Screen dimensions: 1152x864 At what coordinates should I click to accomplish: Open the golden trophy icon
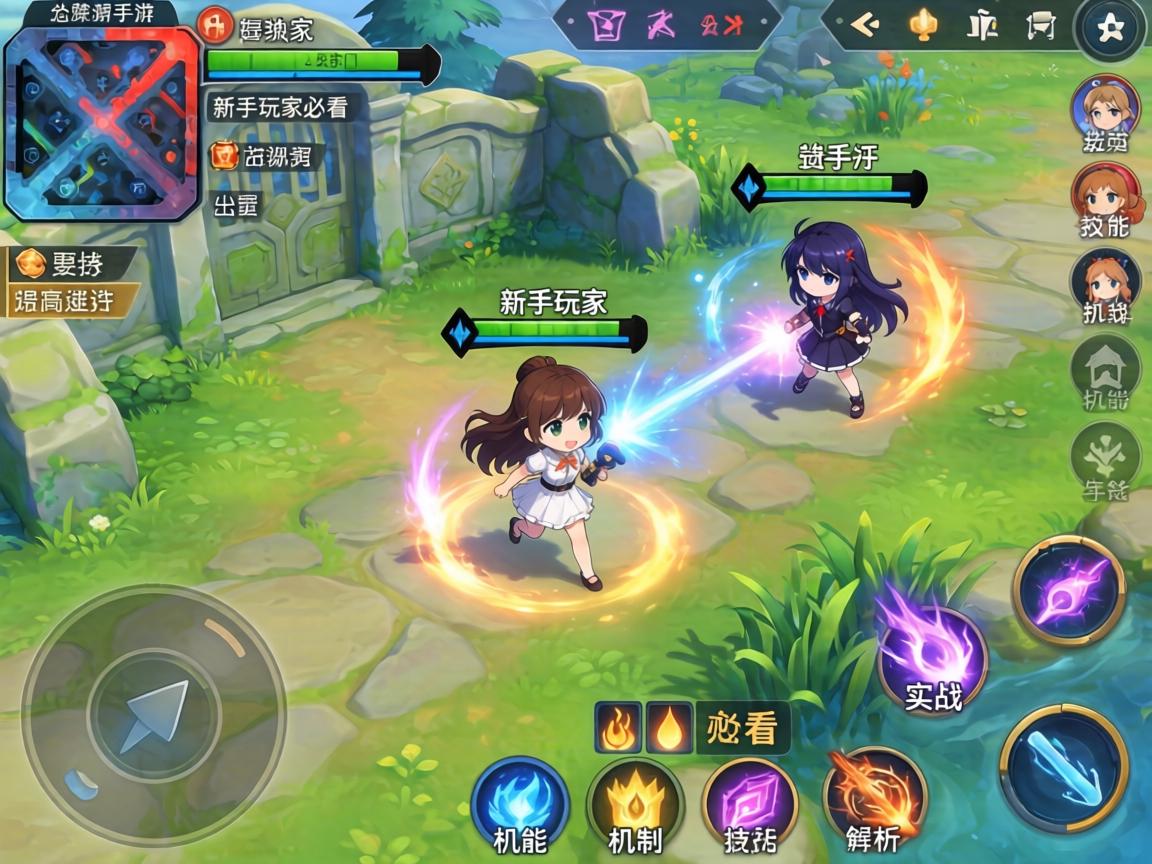pos(922,26)
